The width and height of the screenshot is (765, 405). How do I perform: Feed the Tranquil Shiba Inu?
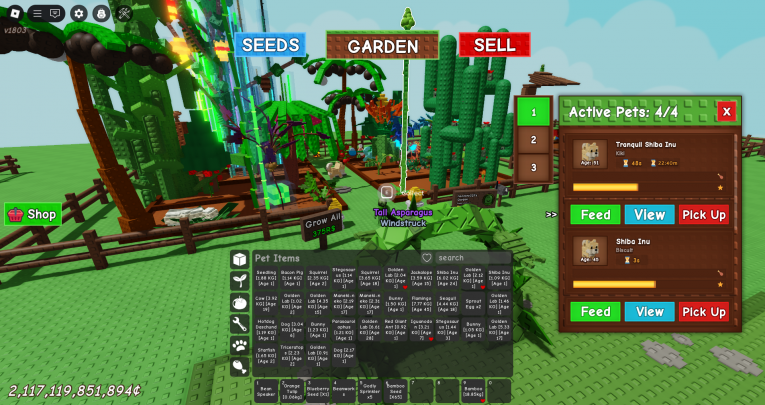(x=595, y=215)
